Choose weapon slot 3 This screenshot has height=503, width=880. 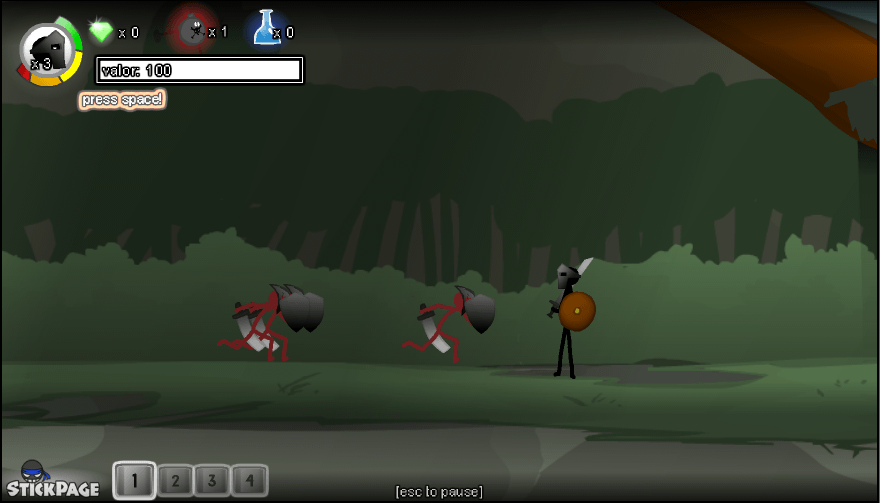pos(211,481)
